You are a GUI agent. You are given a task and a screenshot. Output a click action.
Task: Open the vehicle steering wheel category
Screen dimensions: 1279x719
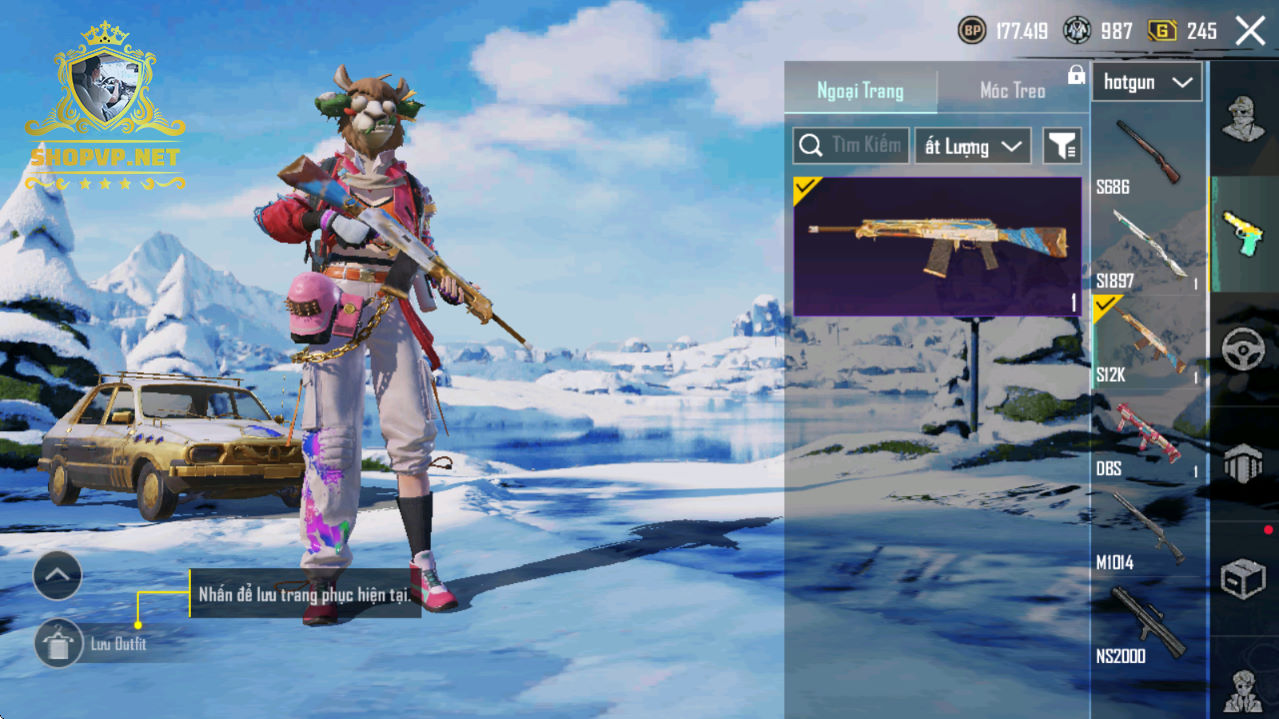coord(1243,350)
